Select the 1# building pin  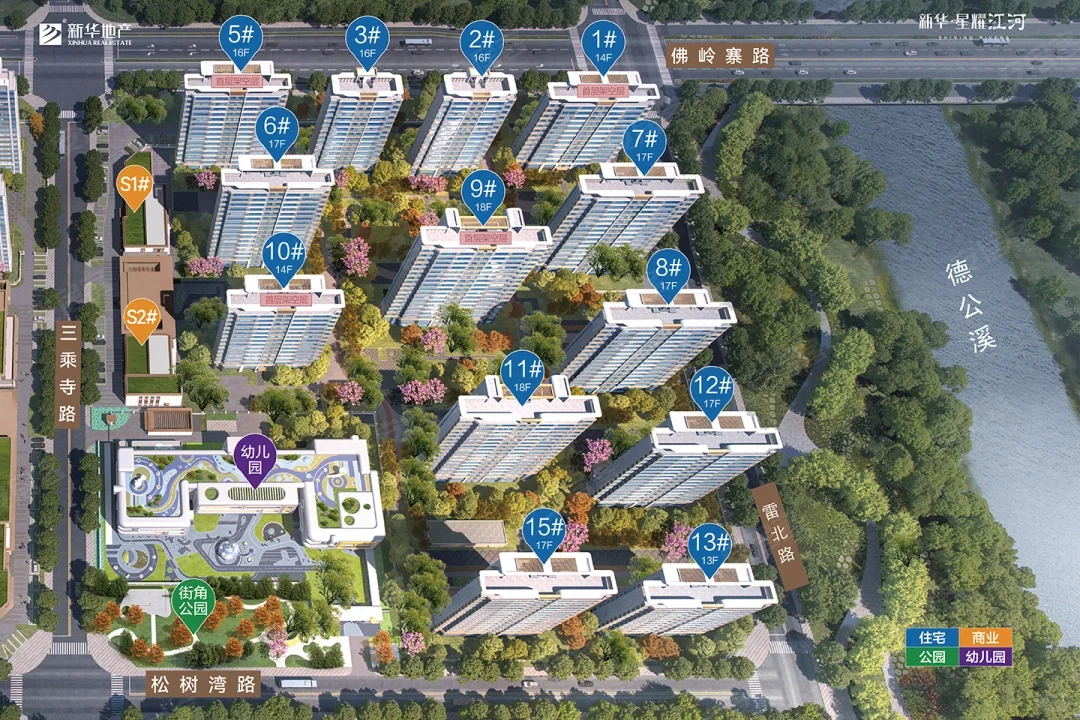603,45
